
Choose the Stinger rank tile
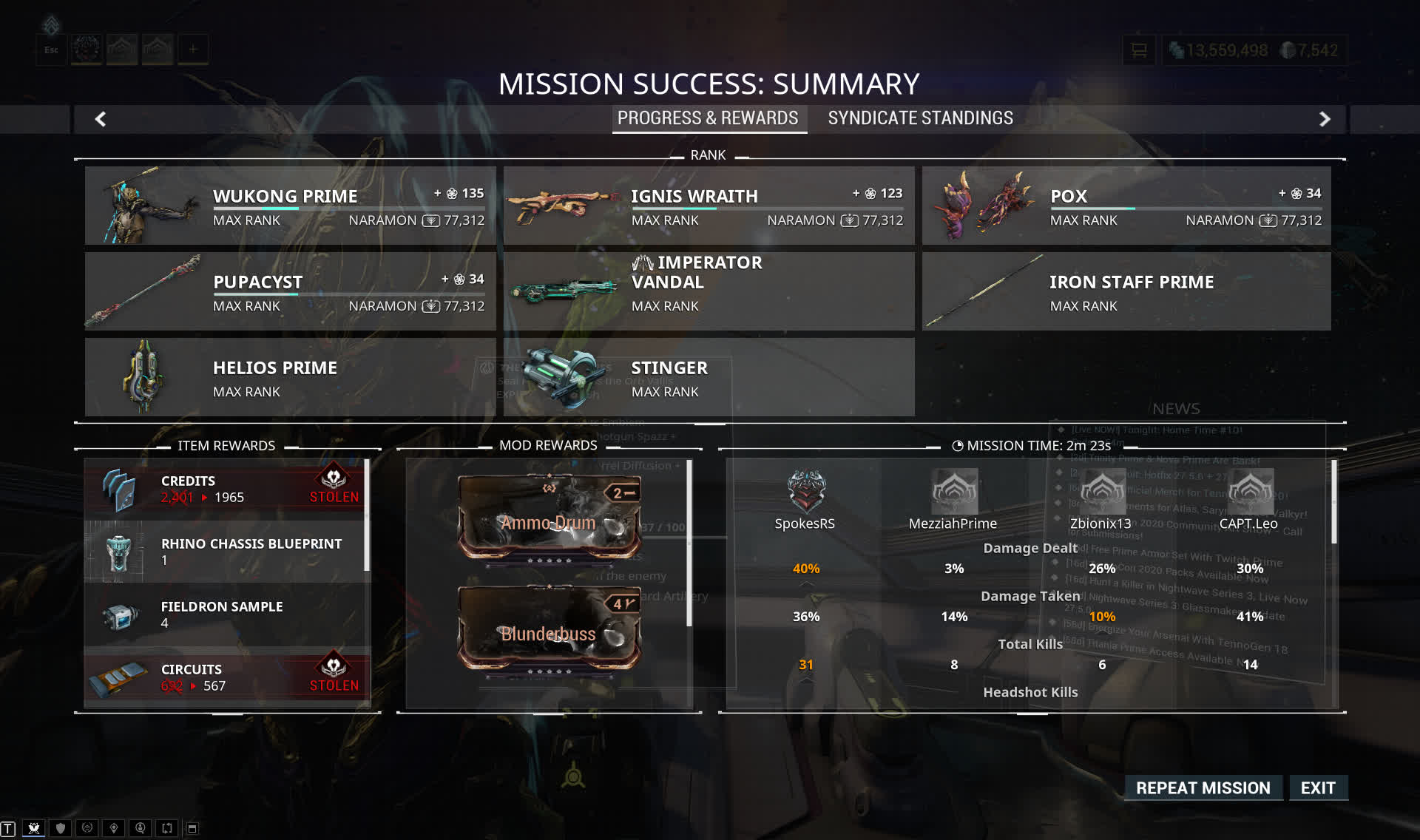(709, 377)
